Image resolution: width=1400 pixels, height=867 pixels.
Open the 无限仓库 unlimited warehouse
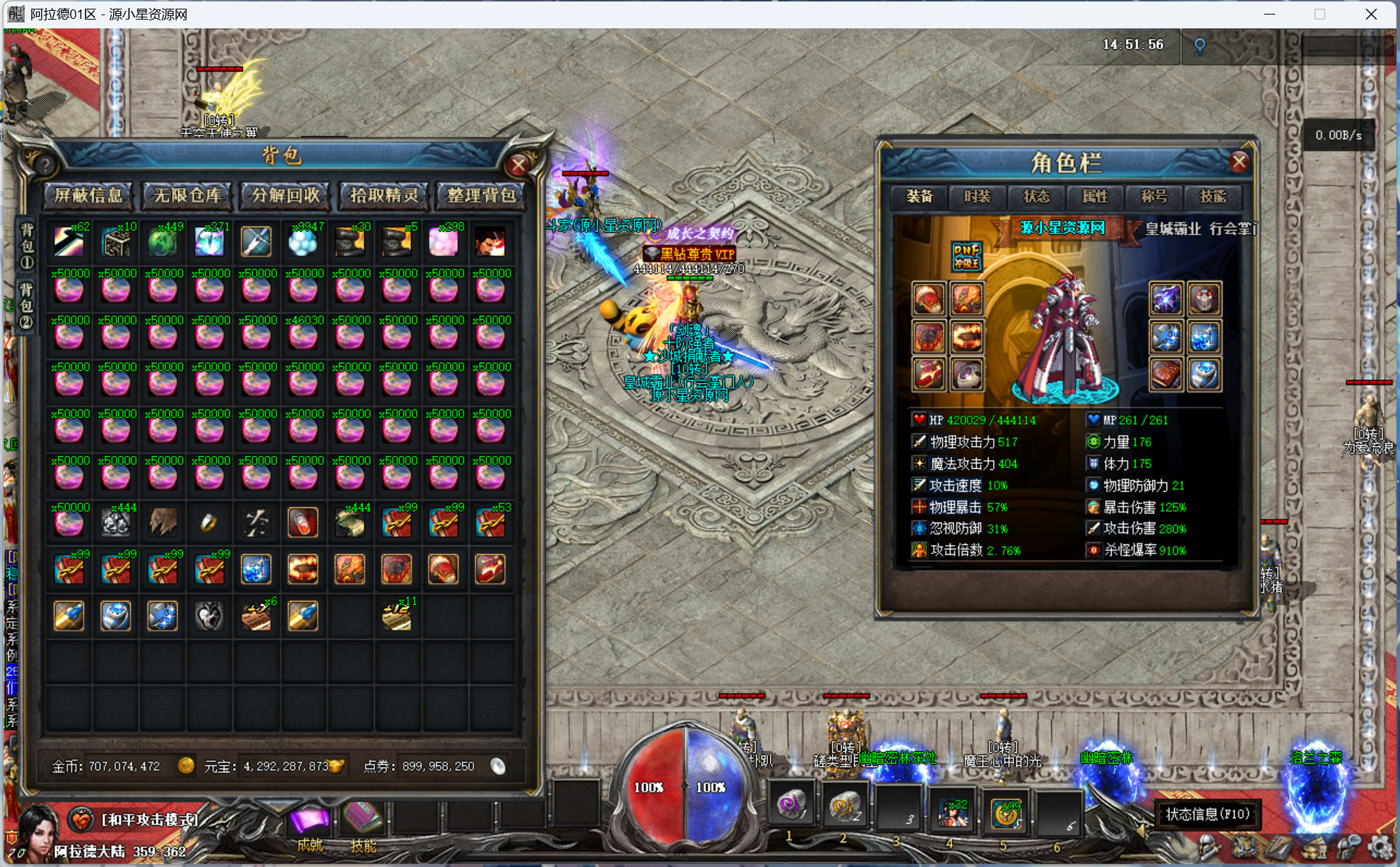click(187, 195)
